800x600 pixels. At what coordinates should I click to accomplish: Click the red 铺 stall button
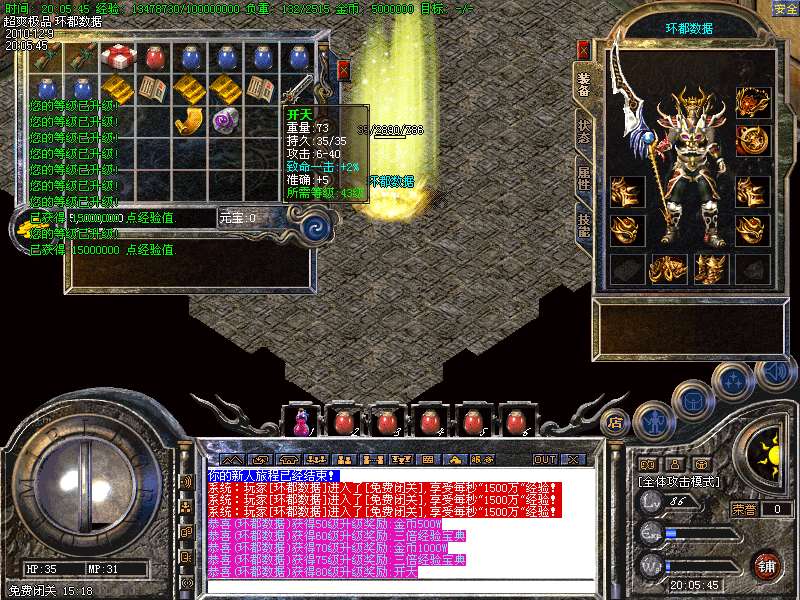pos(767,565)
